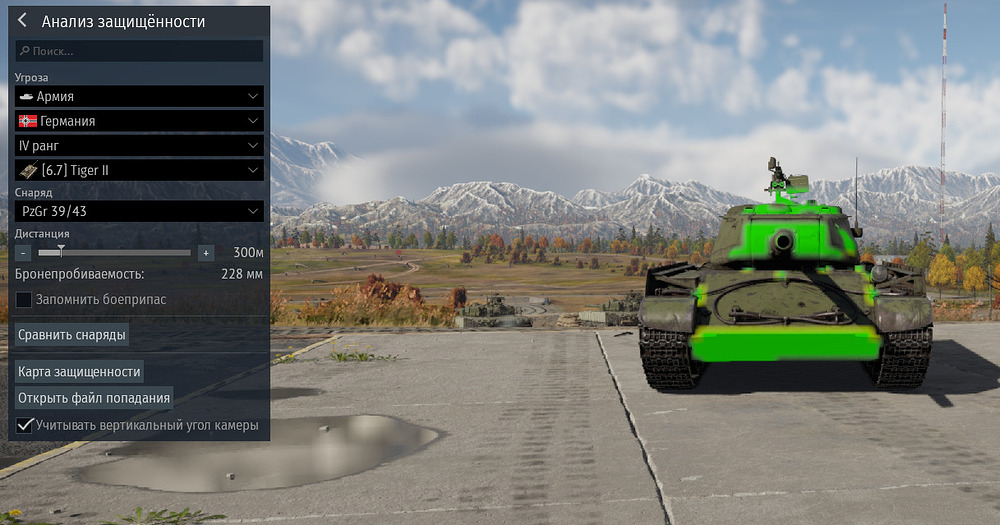This screenshot has height=525, width=1000.
Task: Open Карта защищенности
Action: (x=79, y=371)
